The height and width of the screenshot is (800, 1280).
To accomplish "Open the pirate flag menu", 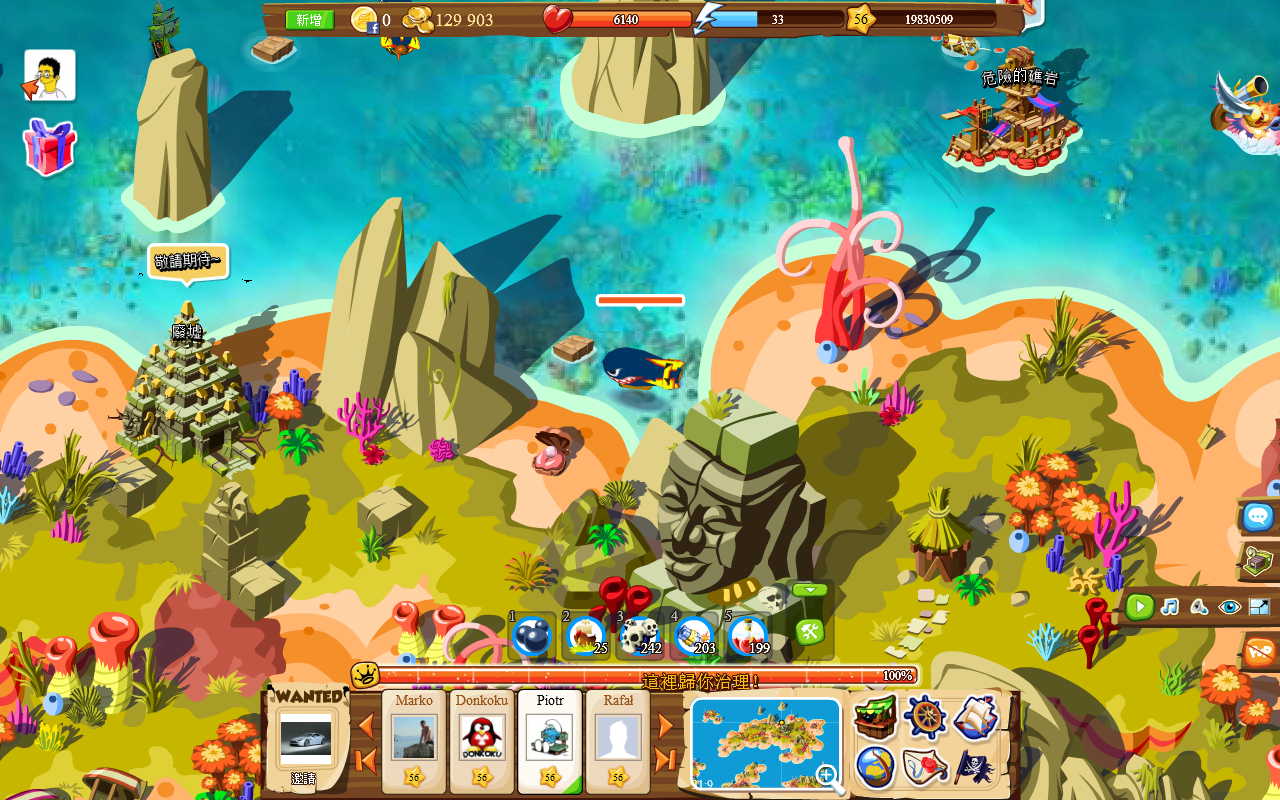I will point(975,767).
